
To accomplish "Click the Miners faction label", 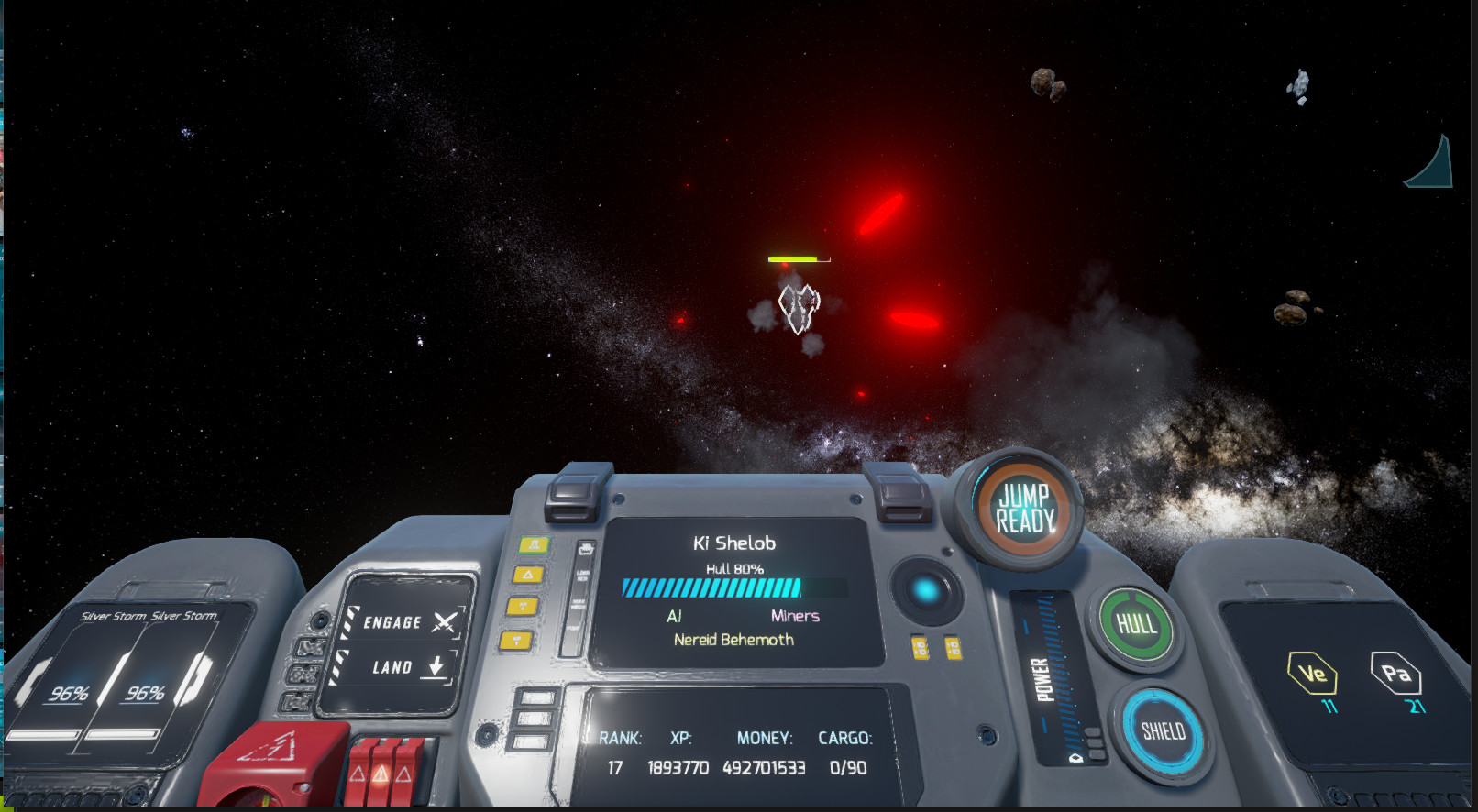I will [796, 616].
